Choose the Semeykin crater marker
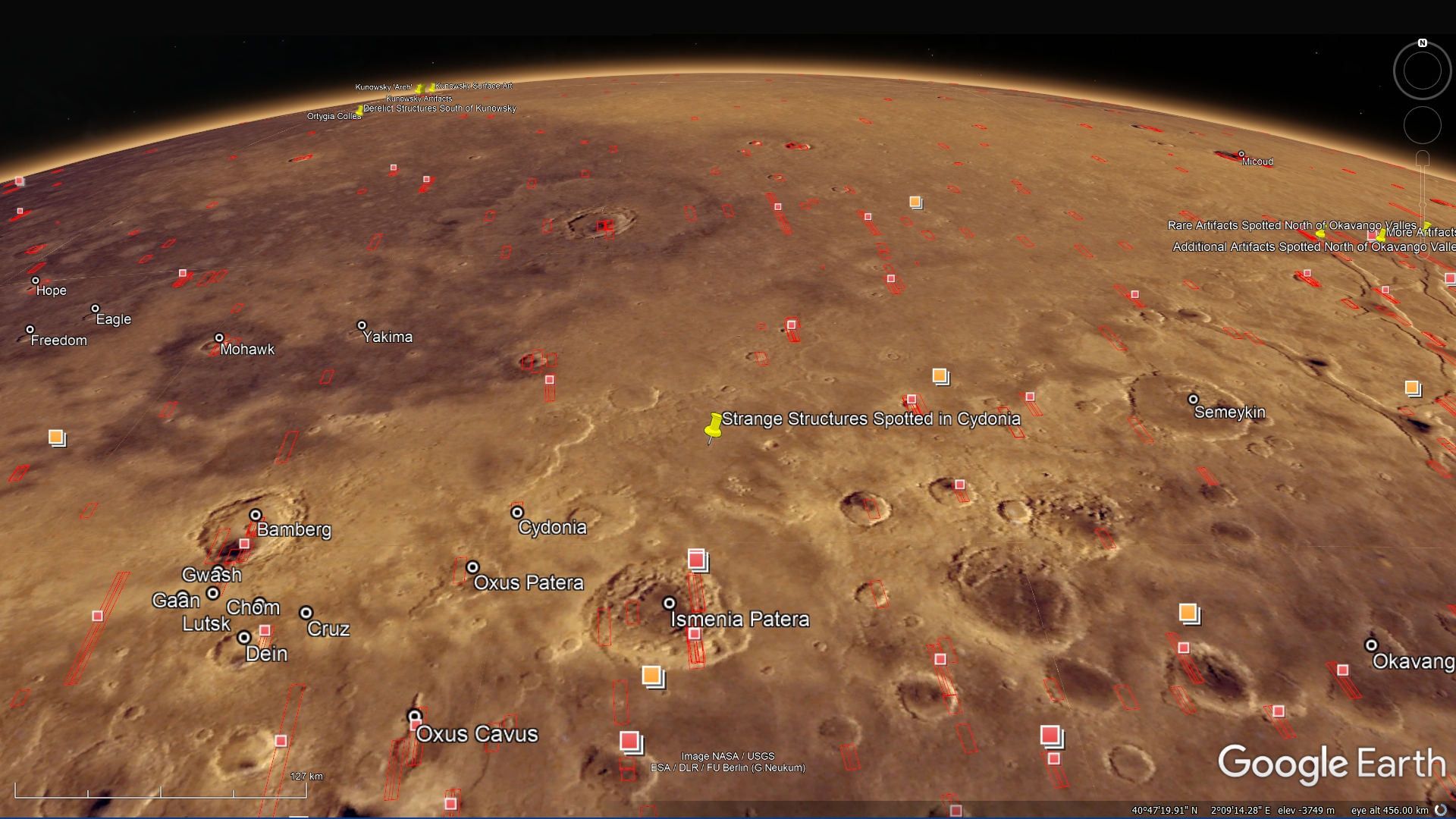This screenshot has height=819, width=1456. coord(1193,400)
